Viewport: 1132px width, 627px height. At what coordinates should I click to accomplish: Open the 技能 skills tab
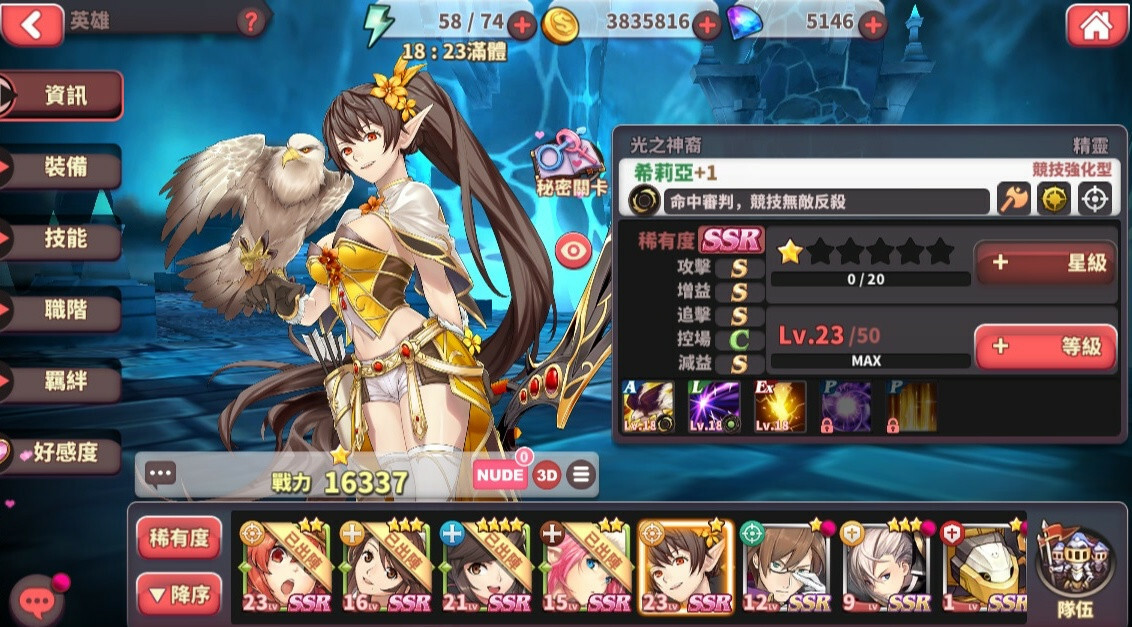(63, 238)
